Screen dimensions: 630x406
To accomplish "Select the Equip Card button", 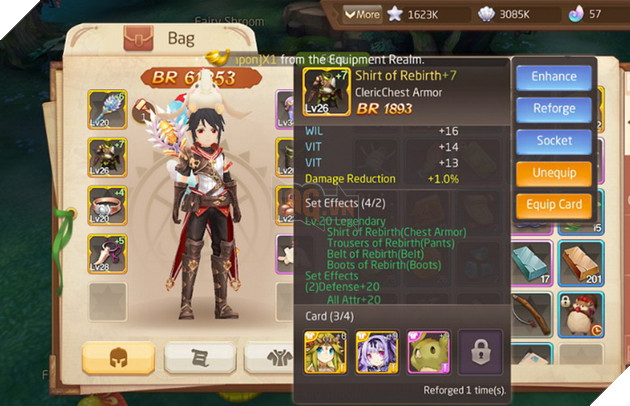I will click(554, 206).
